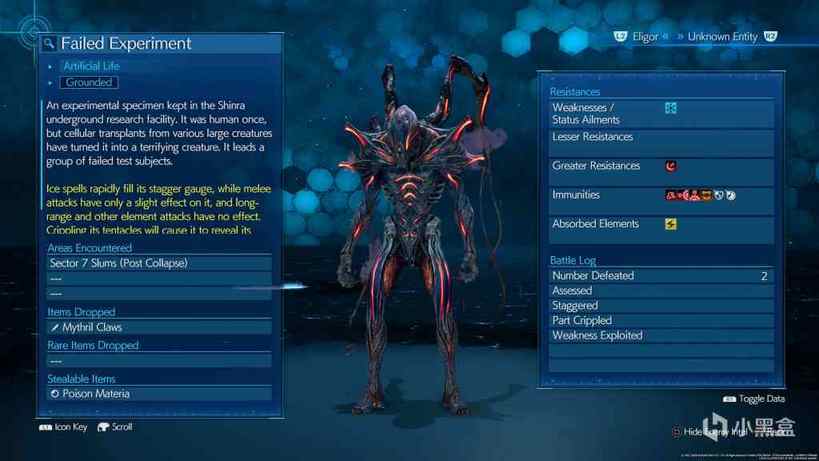Select the Artificial Life tag

[x=91, y=66]
